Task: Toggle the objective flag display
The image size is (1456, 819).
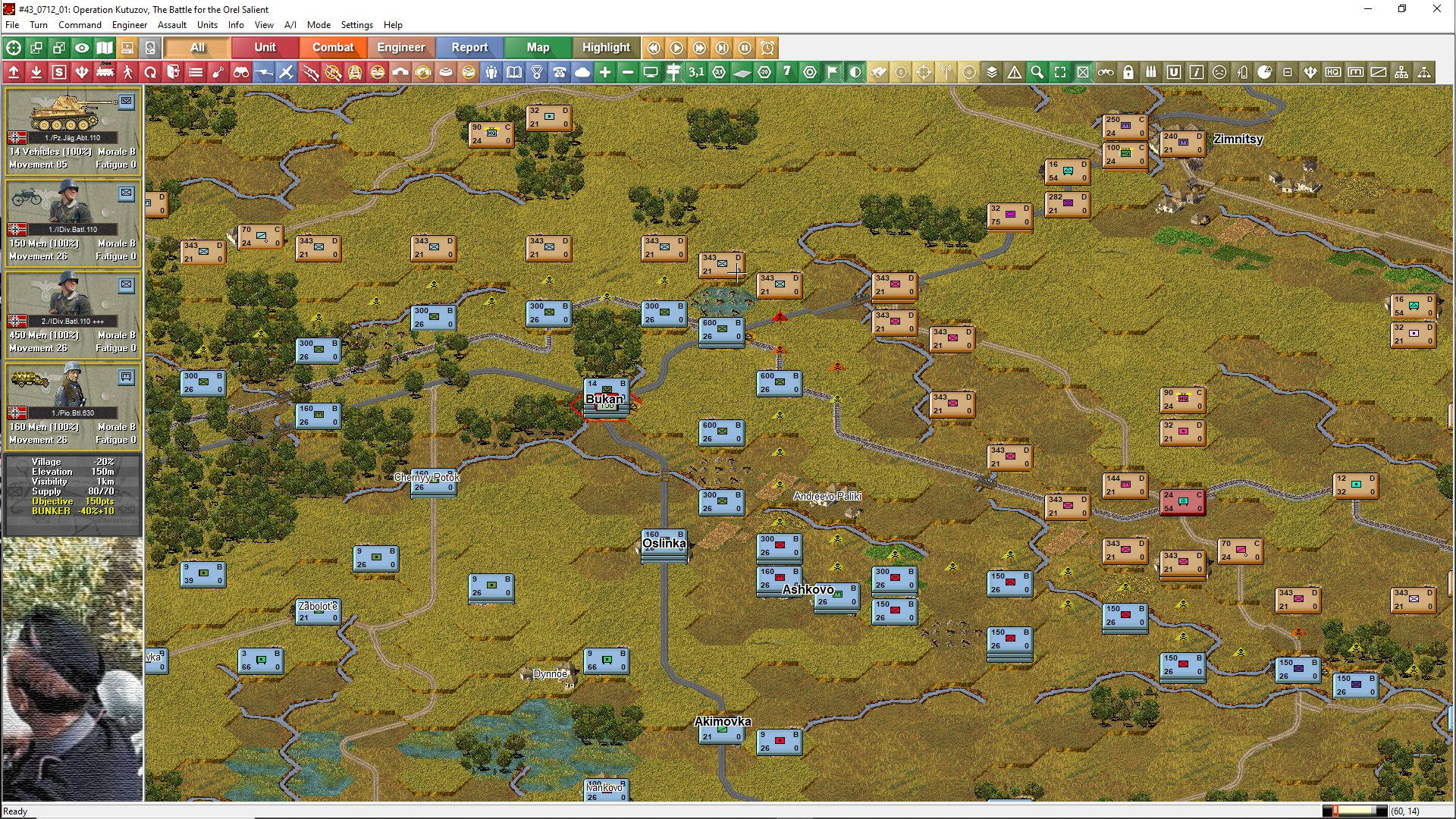Action: [x=832, y=72]
